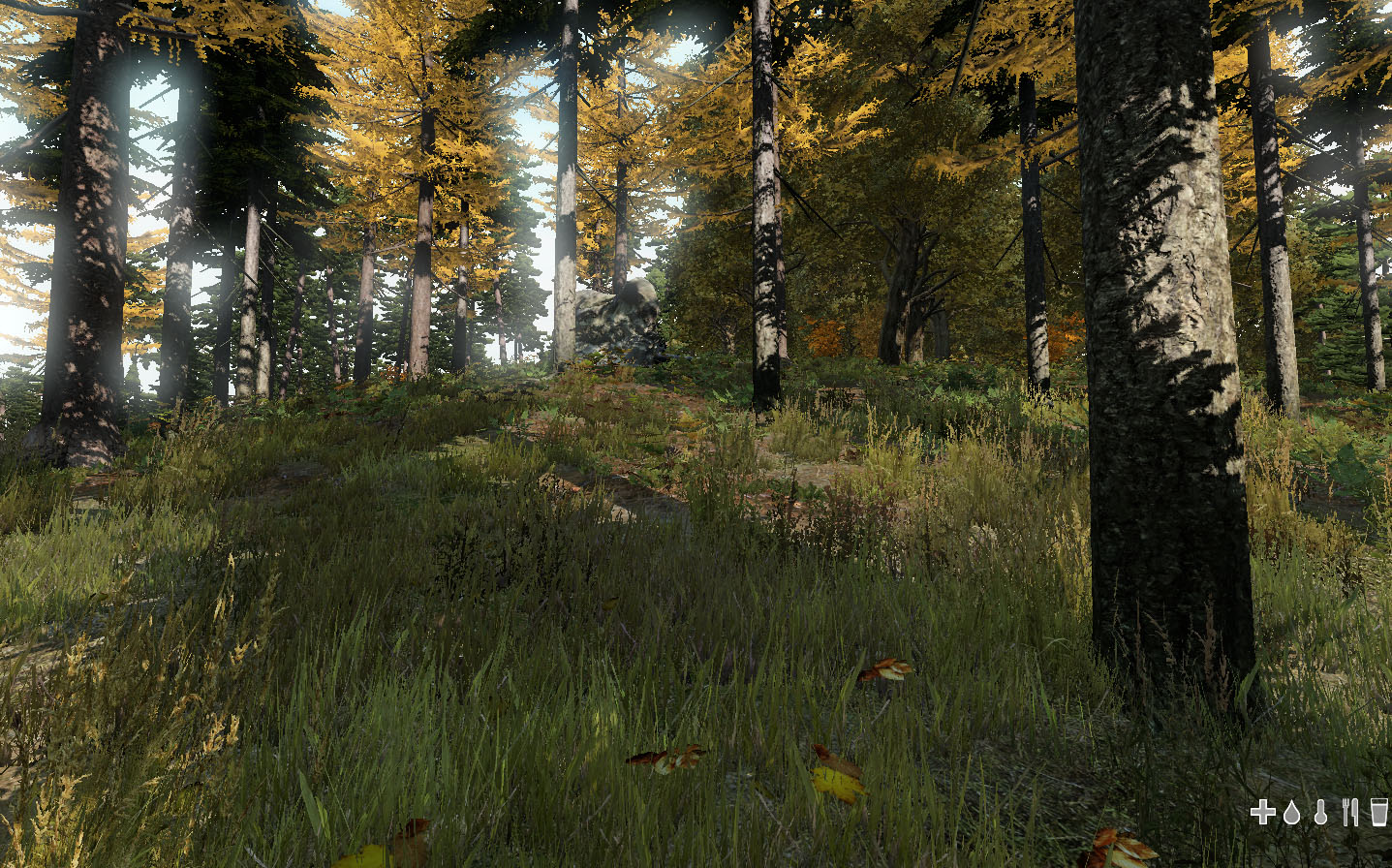
Task: Select the blood drop status icon
Action: [1291, 813]
